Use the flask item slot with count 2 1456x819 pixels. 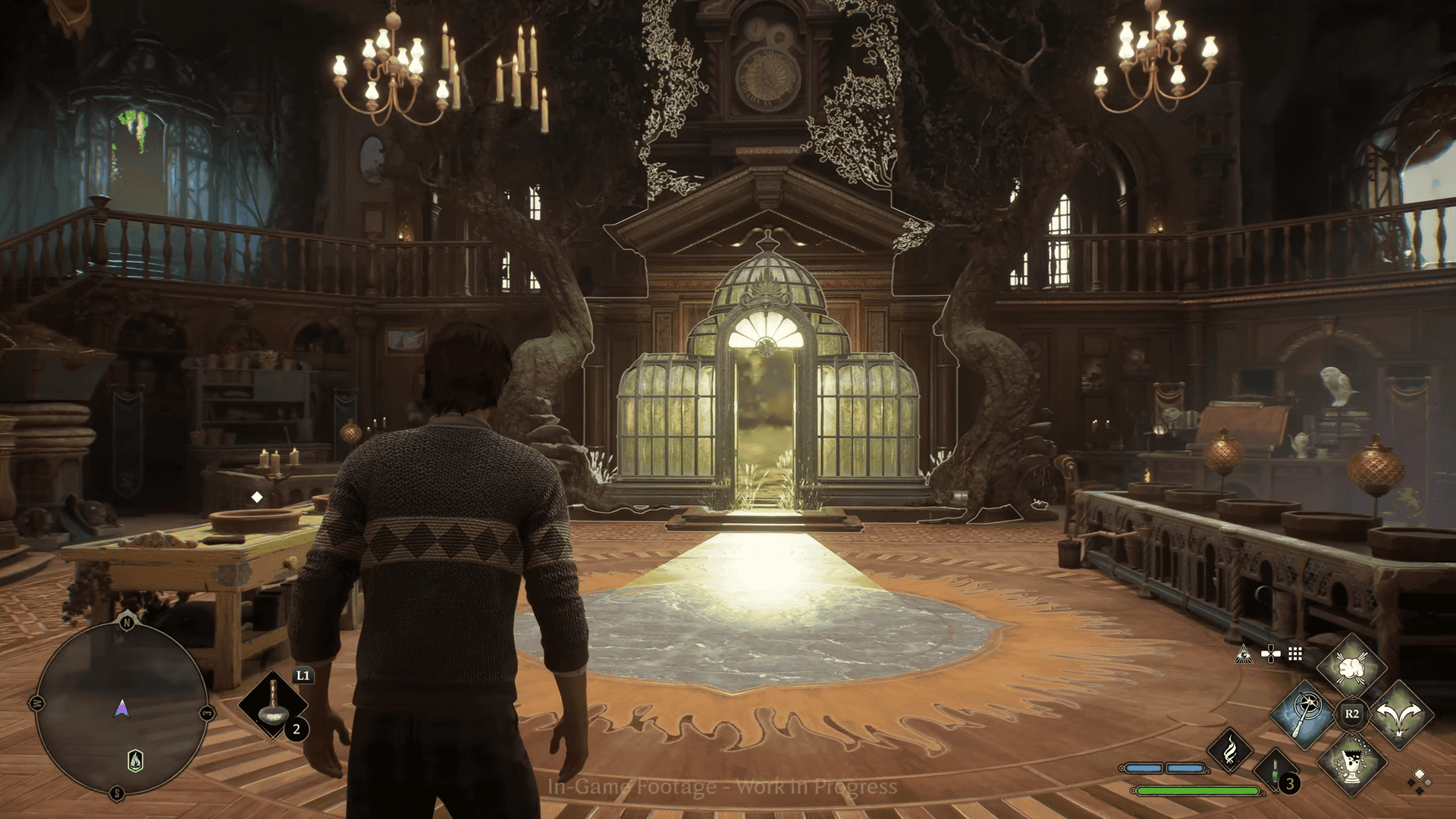click(x=273, y=707)
